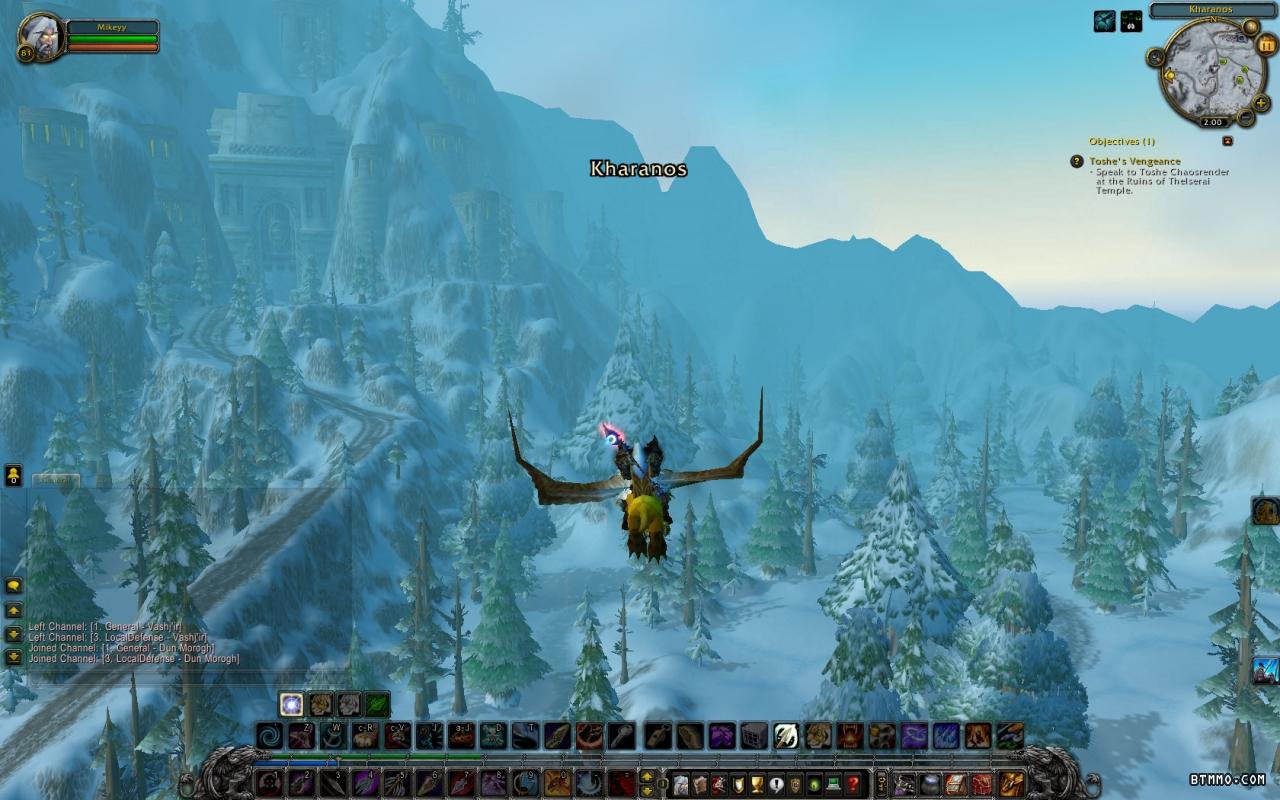
Task: Open the backpack at the bar's end
Action: coord(1011,784)
